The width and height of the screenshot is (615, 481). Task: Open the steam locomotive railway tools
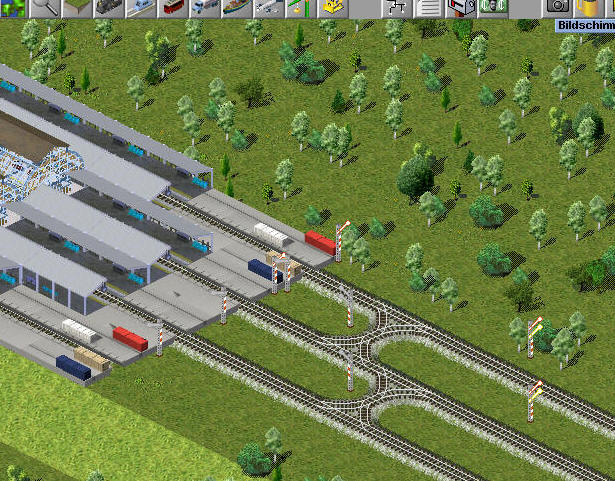pos(108,7)
